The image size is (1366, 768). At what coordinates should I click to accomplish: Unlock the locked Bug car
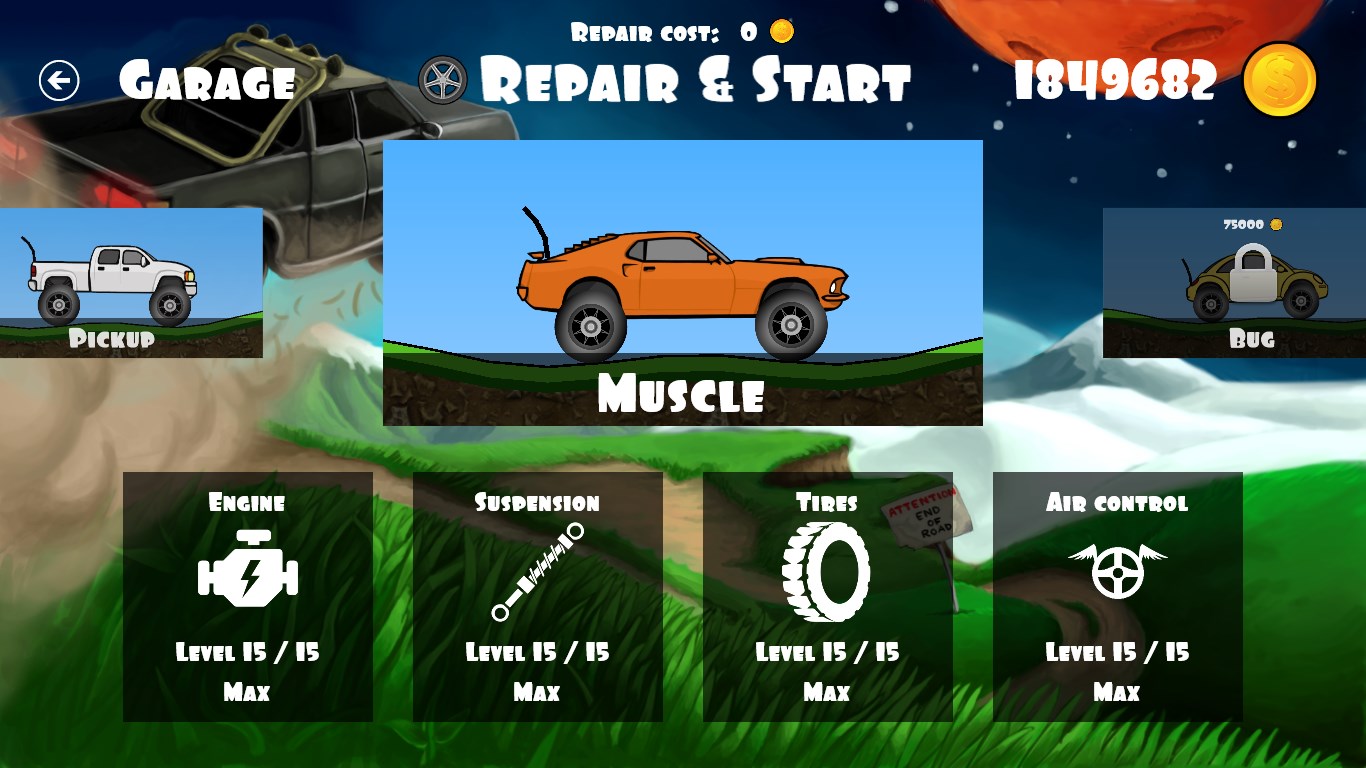pyautogui.click(x=1234, y=282)
